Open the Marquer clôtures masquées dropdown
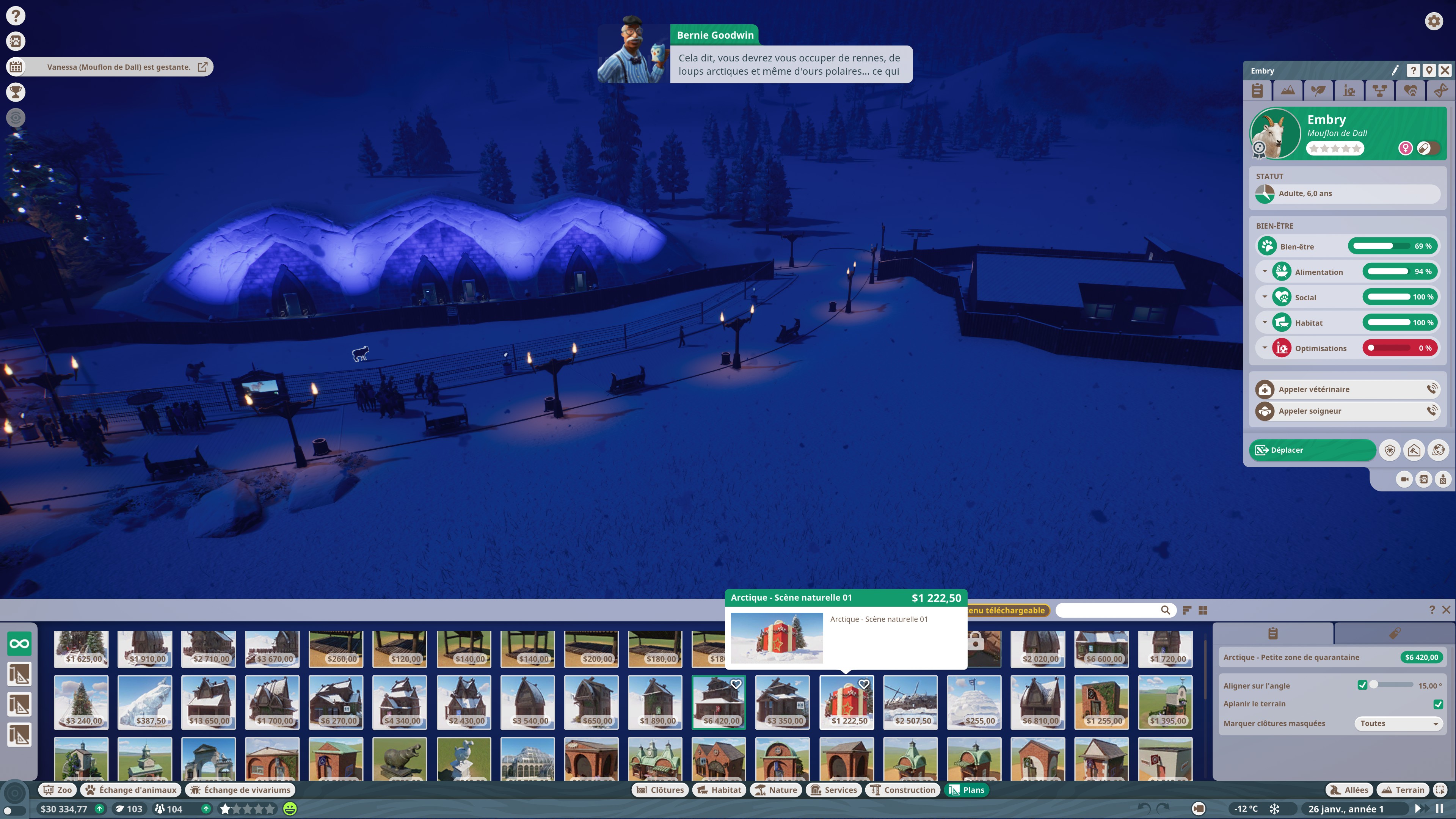Screen dimensions: 1456x819 [x=1398, y=723]
